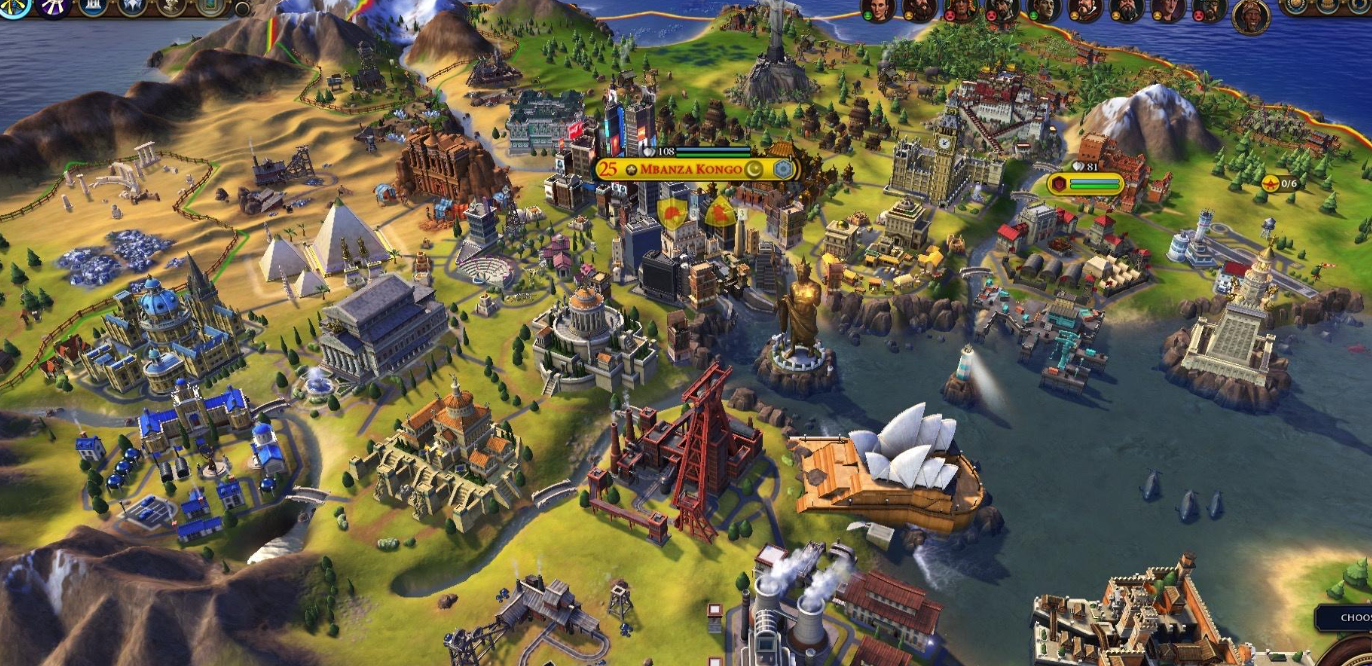
Task: Select the encampment banner with green bar
Action: pyautogui.click(x=1086, y=184)
